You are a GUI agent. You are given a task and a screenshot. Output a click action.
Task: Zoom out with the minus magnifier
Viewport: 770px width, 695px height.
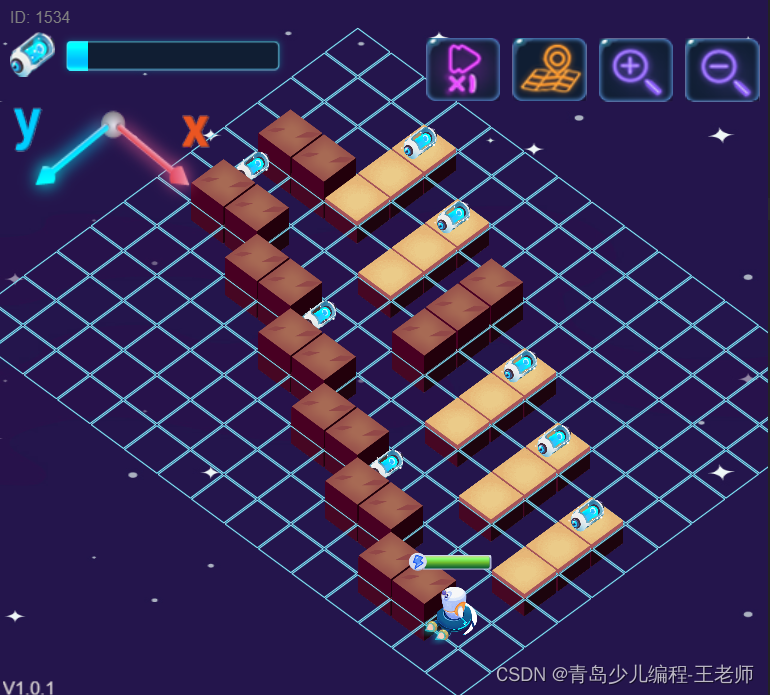point(722,69)
